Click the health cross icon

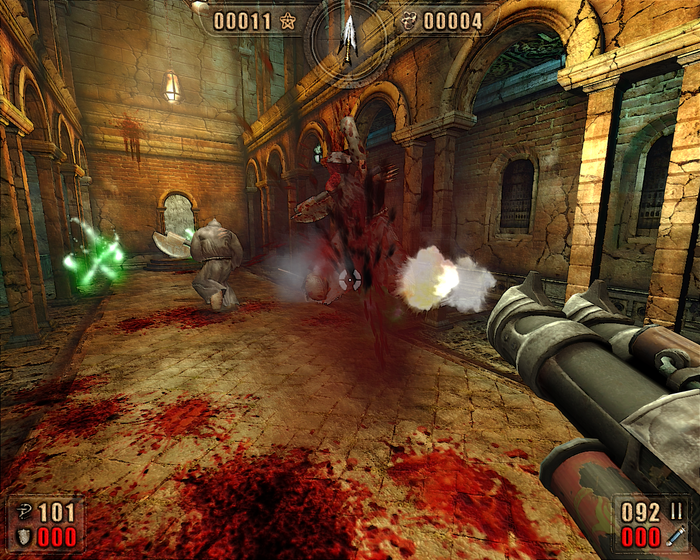coord(23,513)
